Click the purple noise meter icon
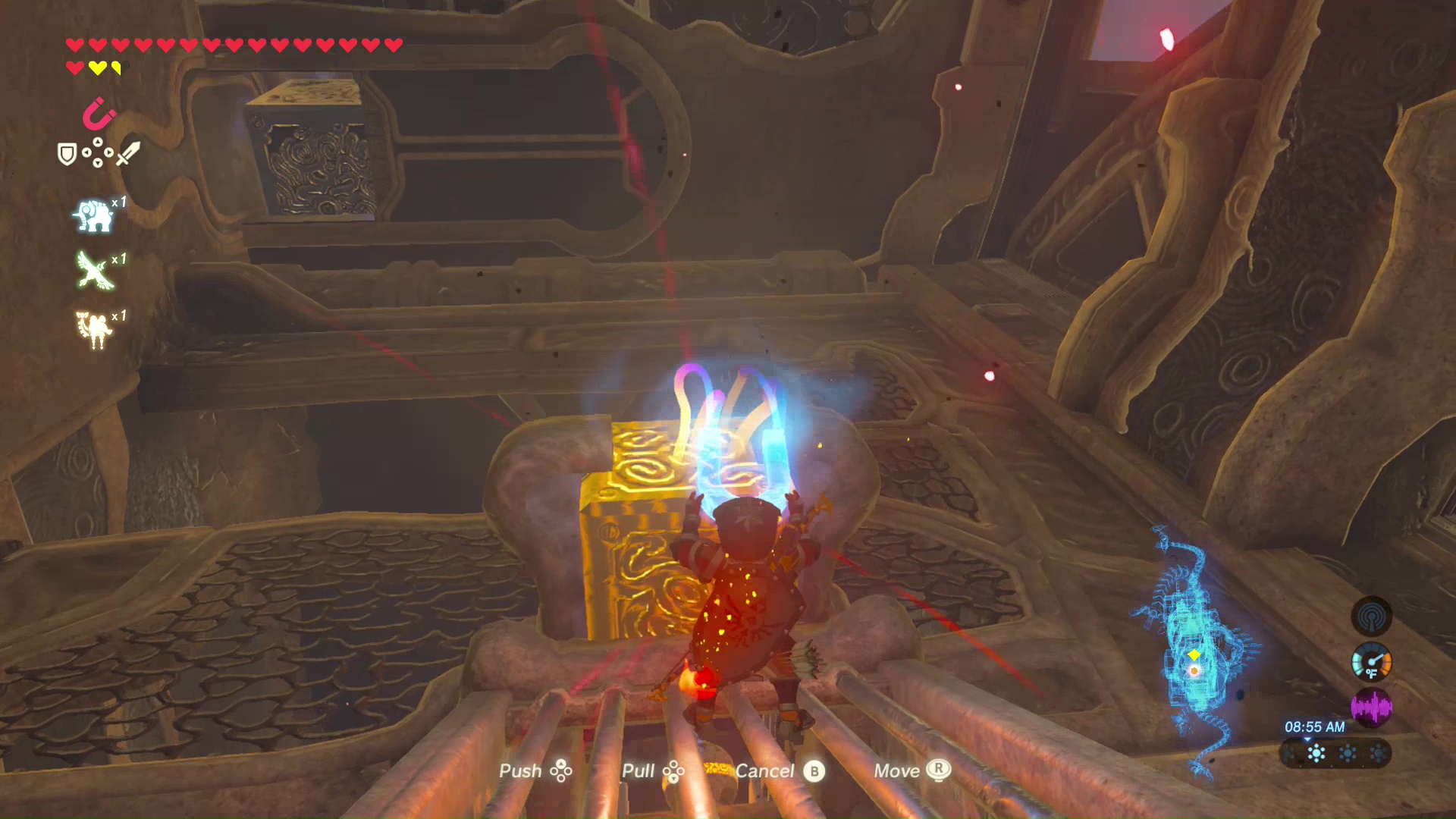 1371,708
